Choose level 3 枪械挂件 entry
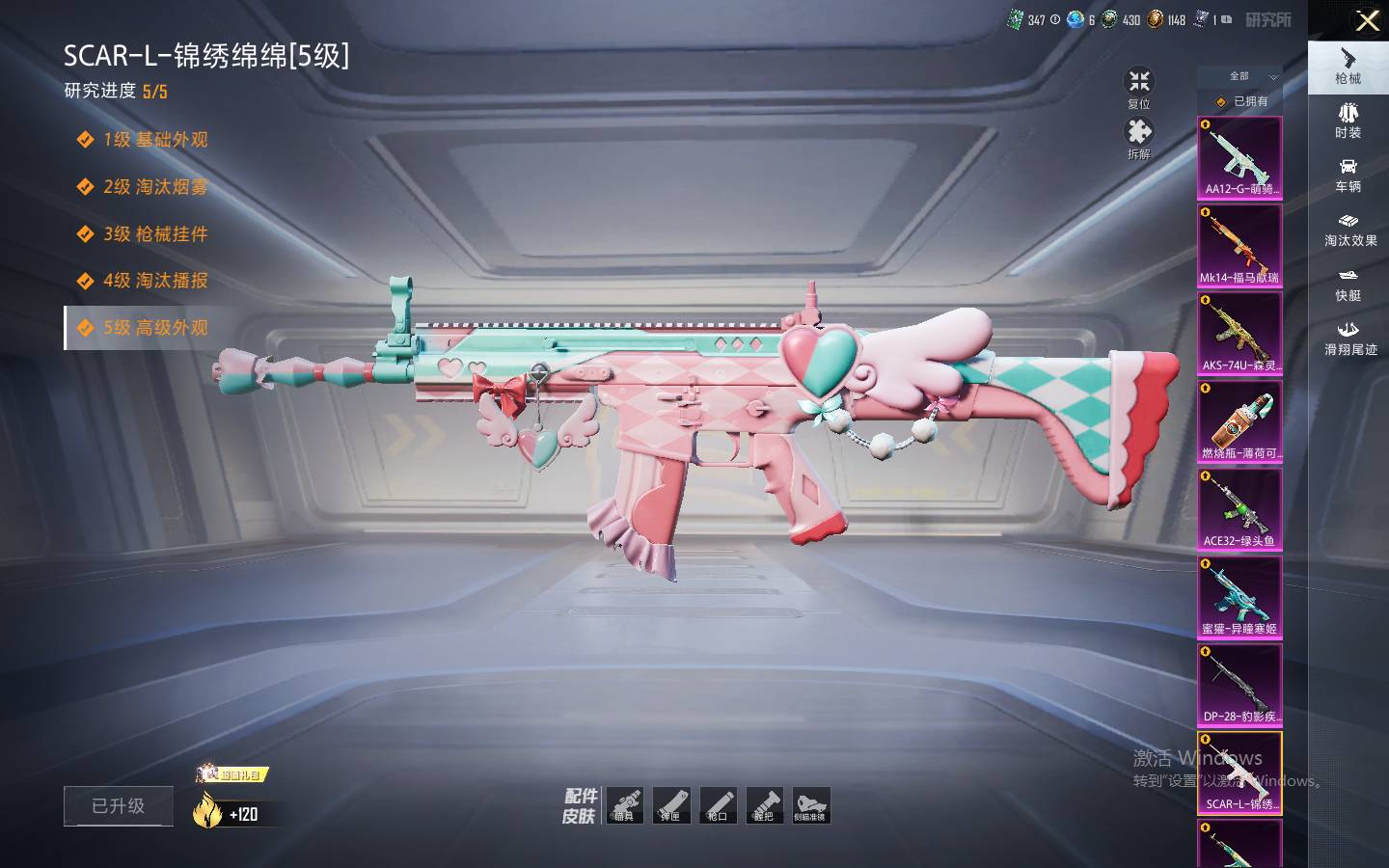The image size is (1389, 868). pos(155,234)
